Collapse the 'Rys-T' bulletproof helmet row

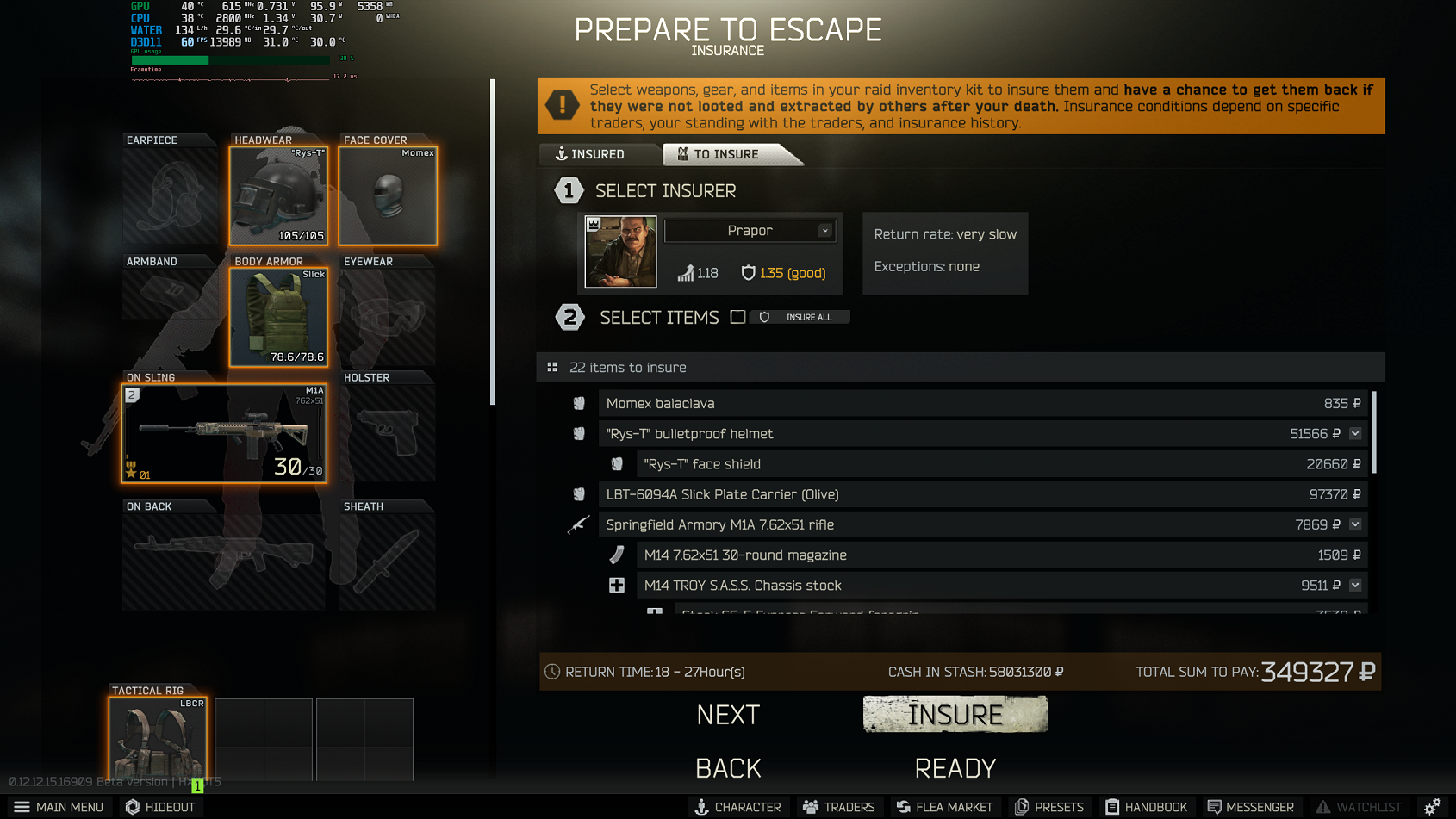(1355, 433)
